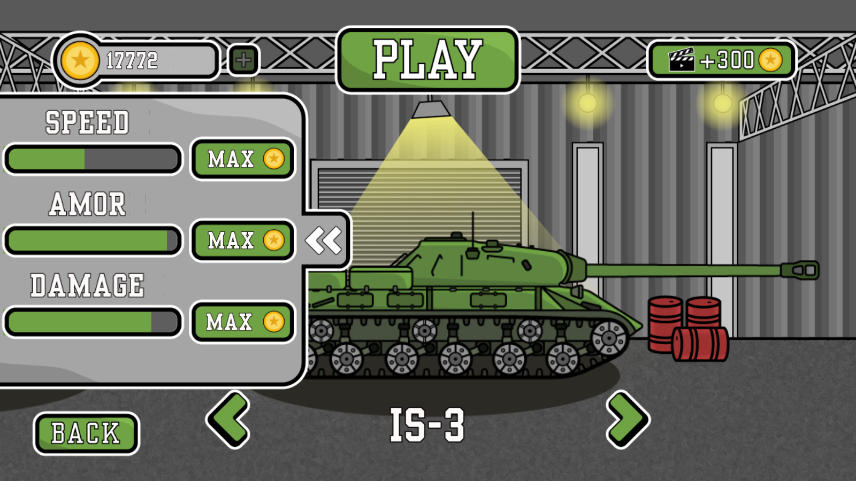The image size is (856, 481).
Task: Watch a video for +300 coins
Action: 722,60
